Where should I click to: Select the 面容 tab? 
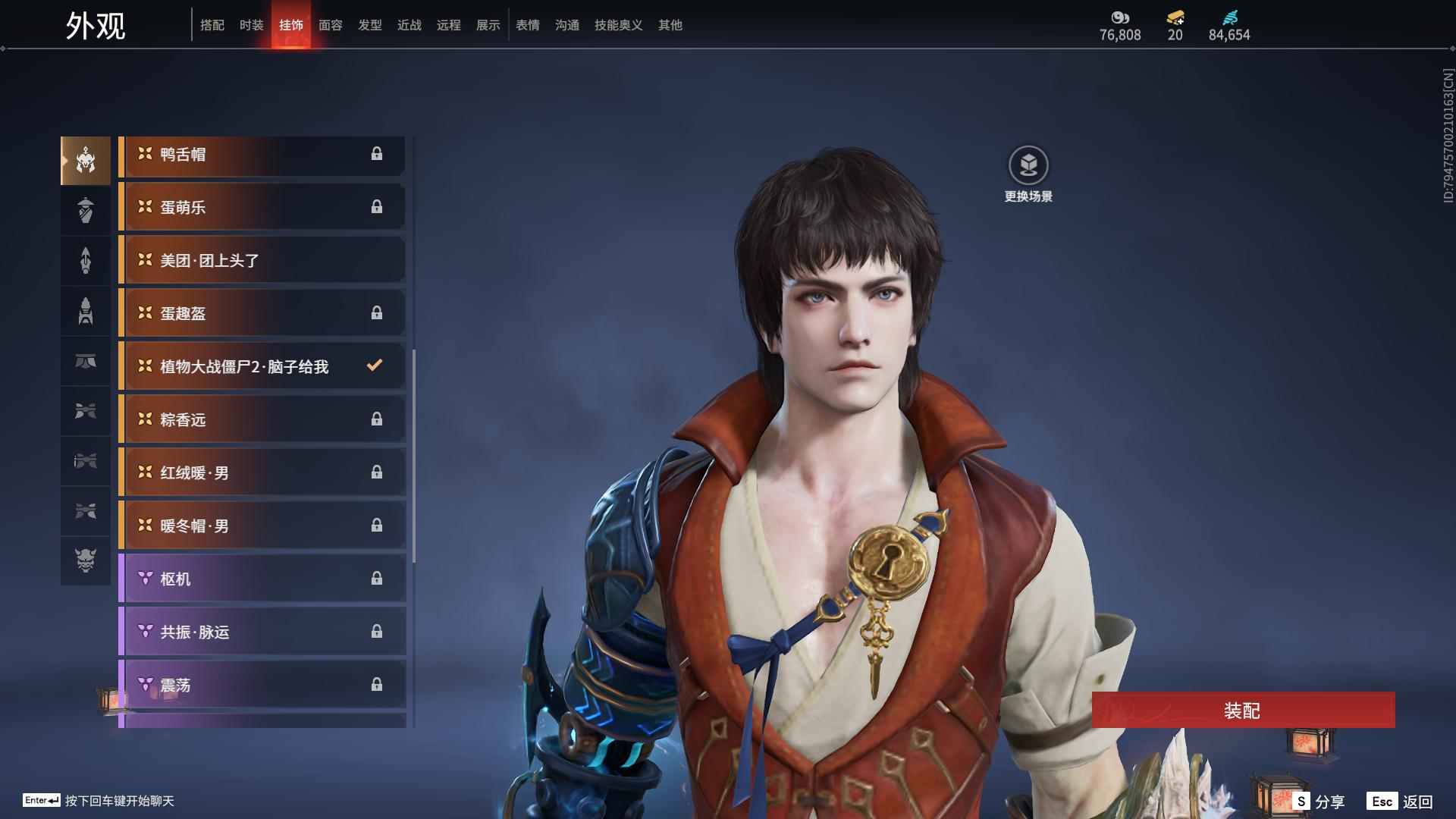[330, 25]
